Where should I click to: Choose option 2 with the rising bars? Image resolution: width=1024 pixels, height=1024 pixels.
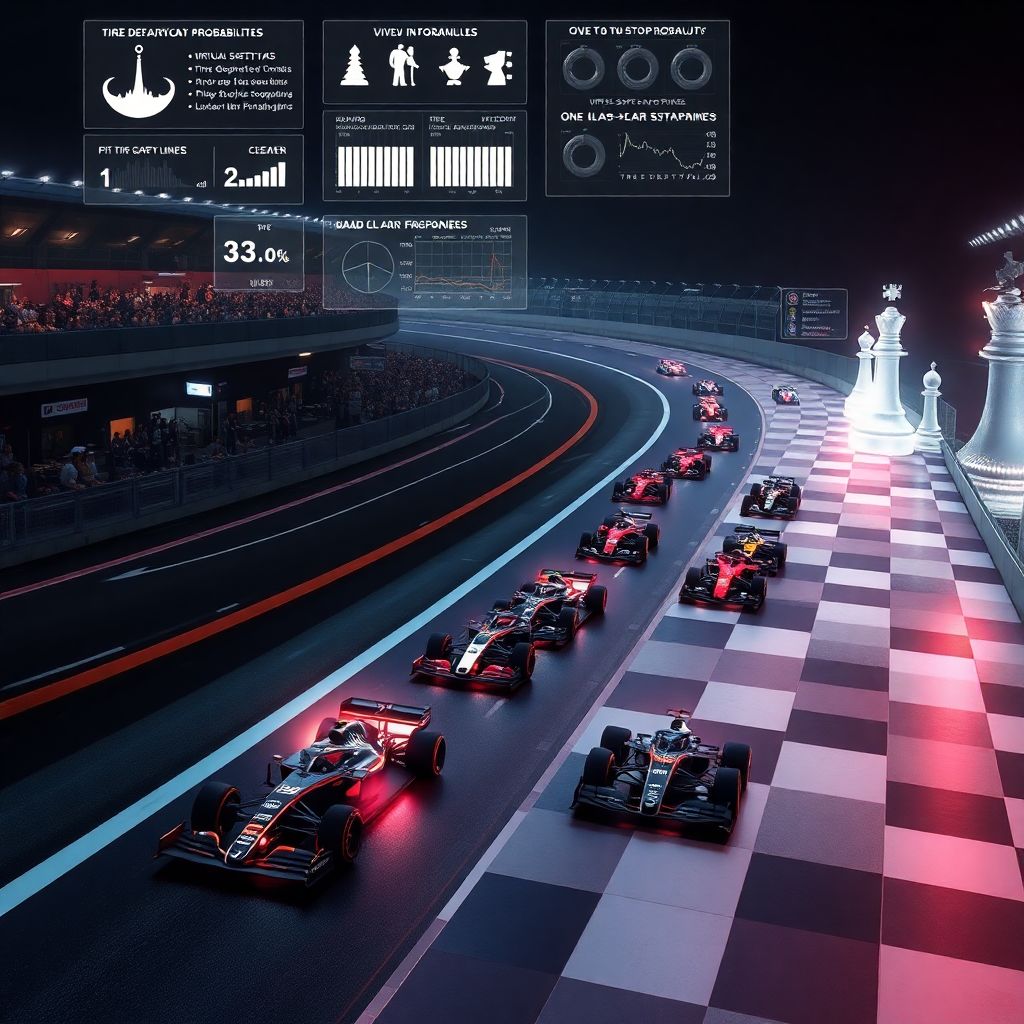(x=231, y=178)
